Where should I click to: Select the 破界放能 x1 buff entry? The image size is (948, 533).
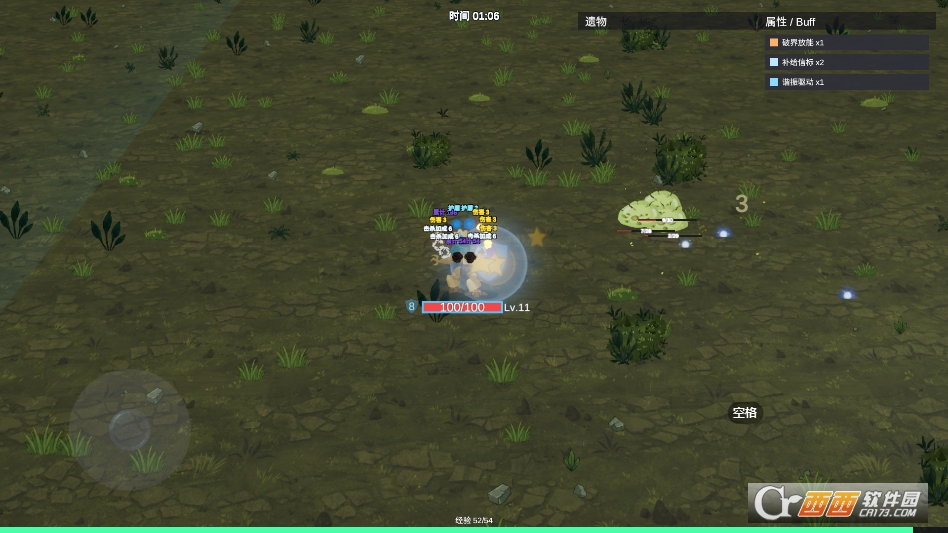847,43
